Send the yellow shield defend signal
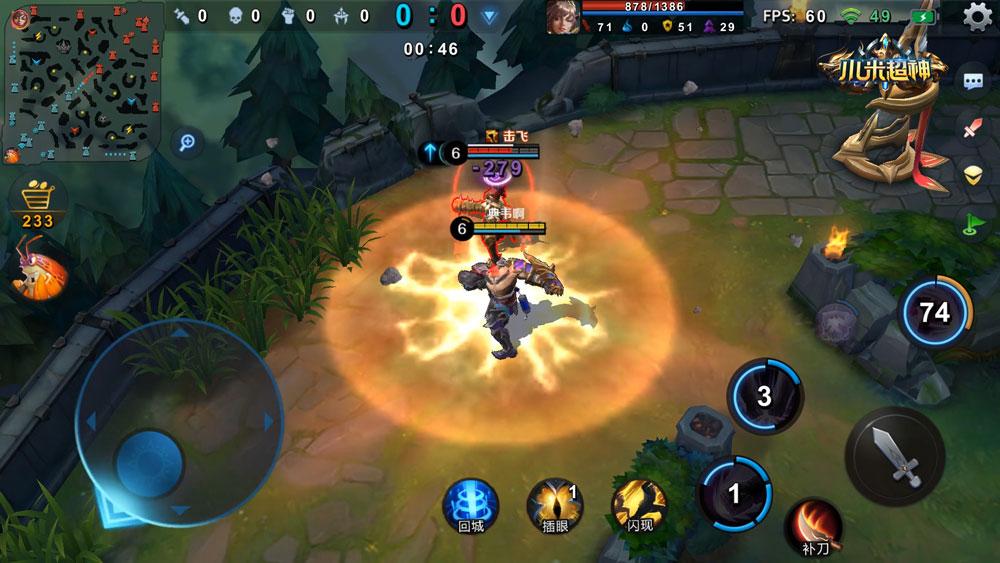 point(973,175)
